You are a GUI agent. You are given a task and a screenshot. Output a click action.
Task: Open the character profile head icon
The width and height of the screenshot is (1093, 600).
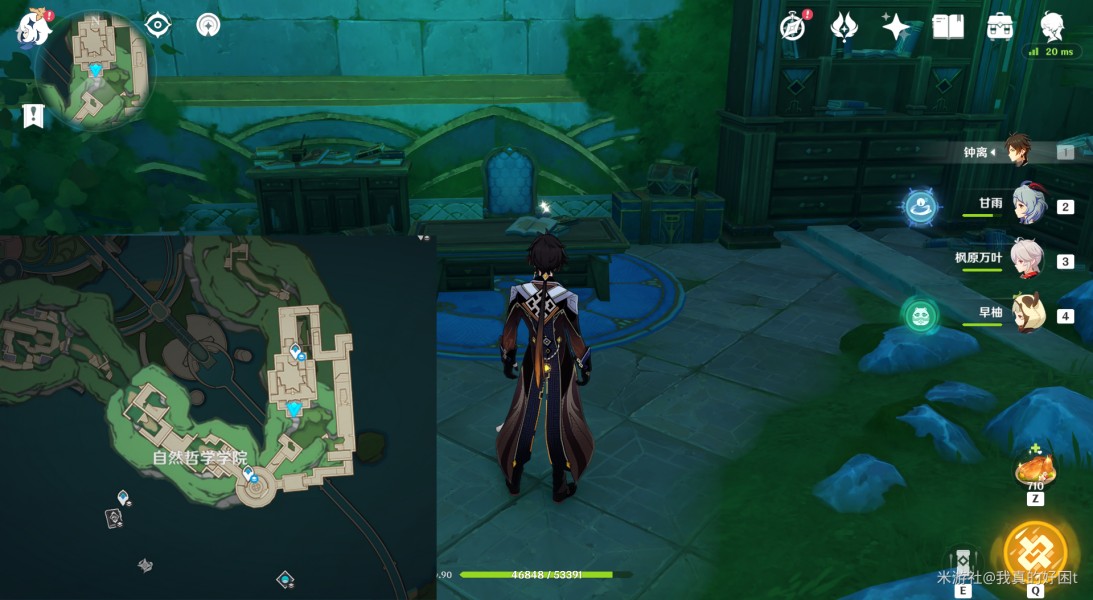(x=1052, y=26)
